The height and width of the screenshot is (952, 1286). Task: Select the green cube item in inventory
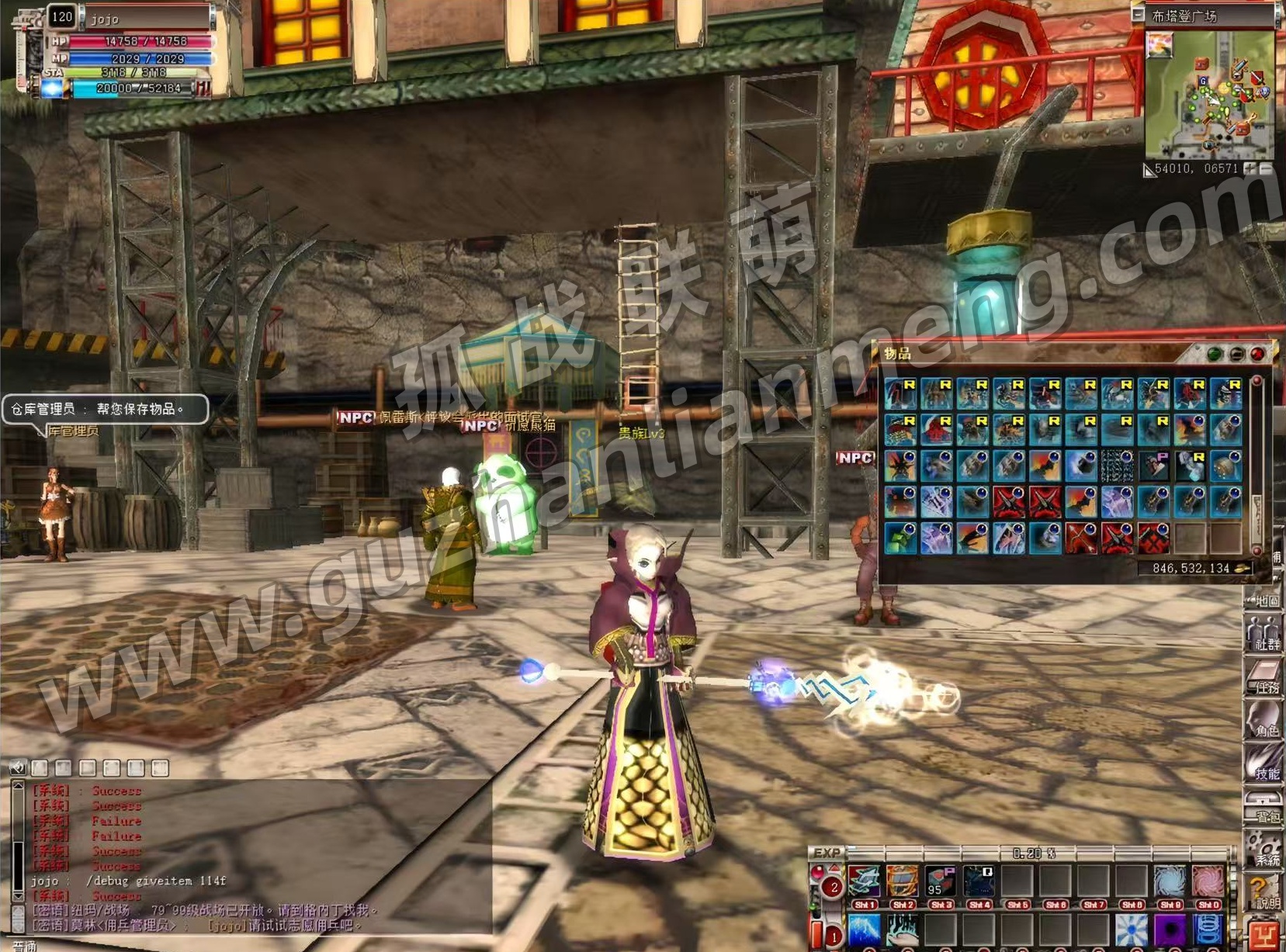[x=900, y=538]
